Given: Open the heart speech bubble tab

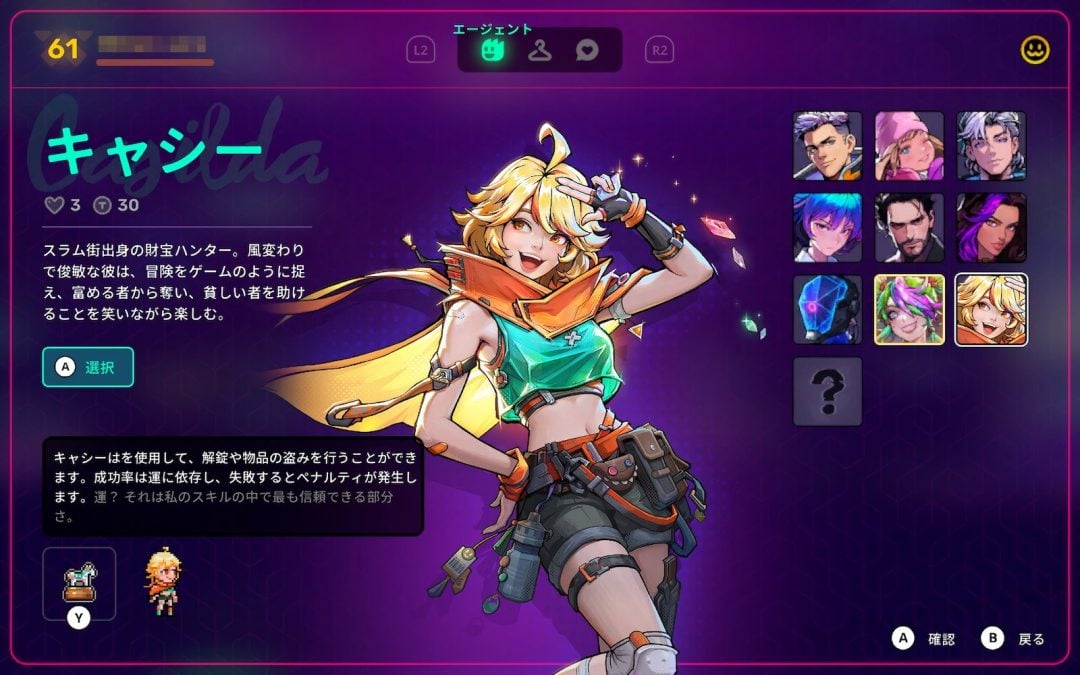Looking at the screenshot, I should tap(588, 49).
